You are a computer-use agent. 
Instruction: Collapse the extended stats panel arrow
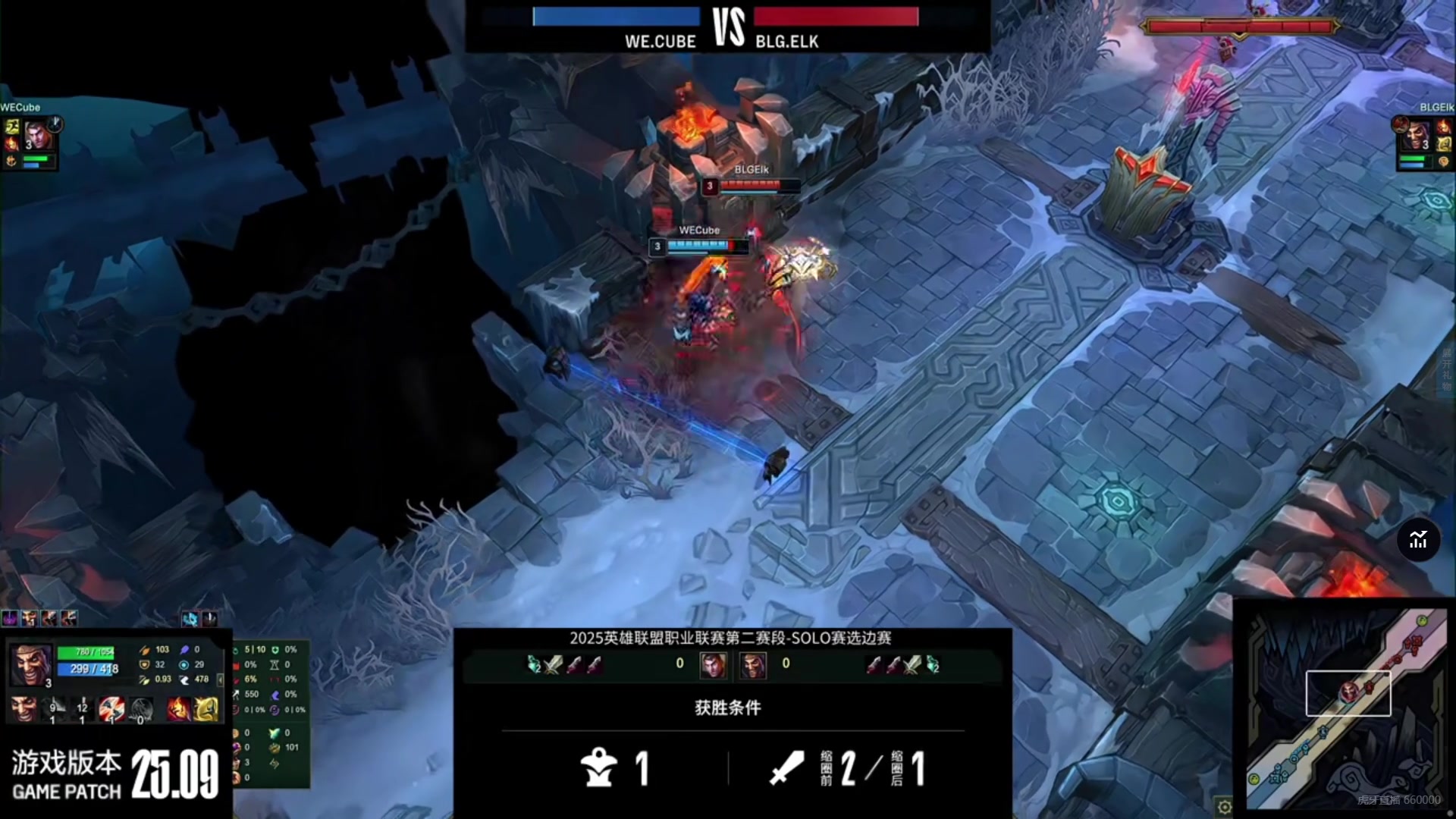pos(221,680)
